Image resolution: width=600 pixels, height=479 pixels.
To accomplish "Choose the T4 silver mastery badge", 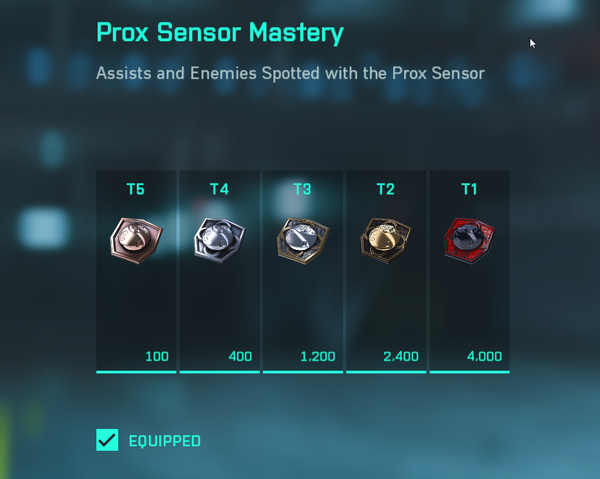I will click(x=219, y=241).
